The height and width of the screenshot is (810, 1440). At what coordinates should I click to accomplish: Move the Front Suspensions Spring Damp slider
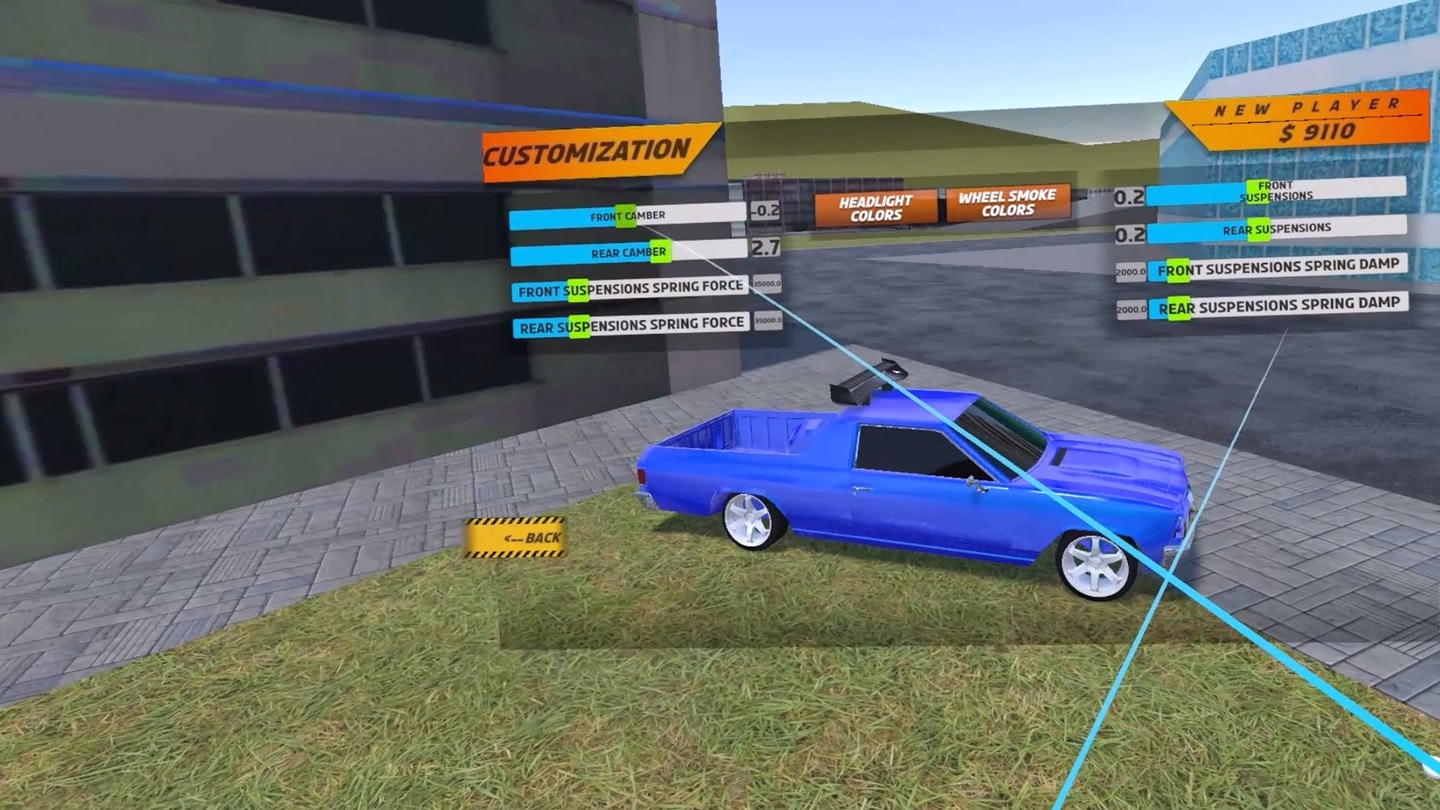[x=1178, y=270]
